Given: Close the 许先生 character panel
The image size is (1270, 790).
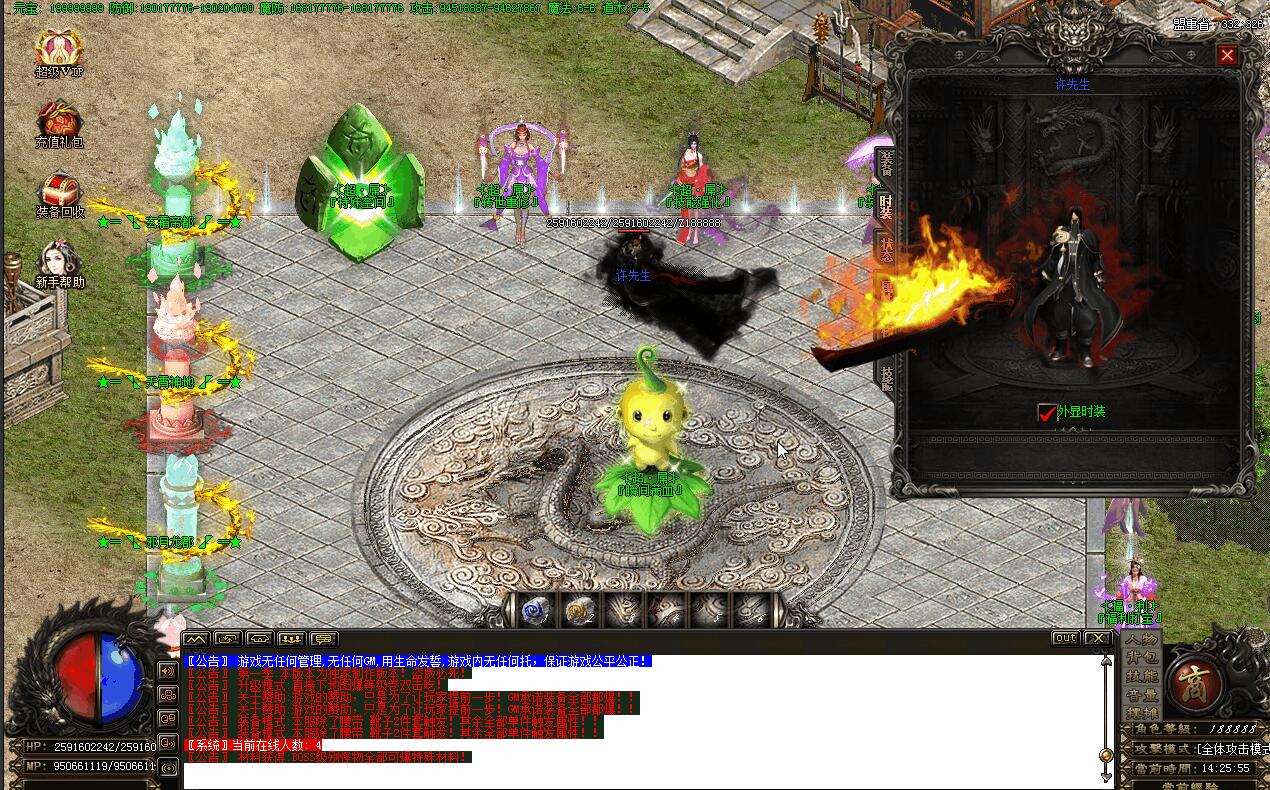Looking at the screenshot, I should pos(1227,56).
